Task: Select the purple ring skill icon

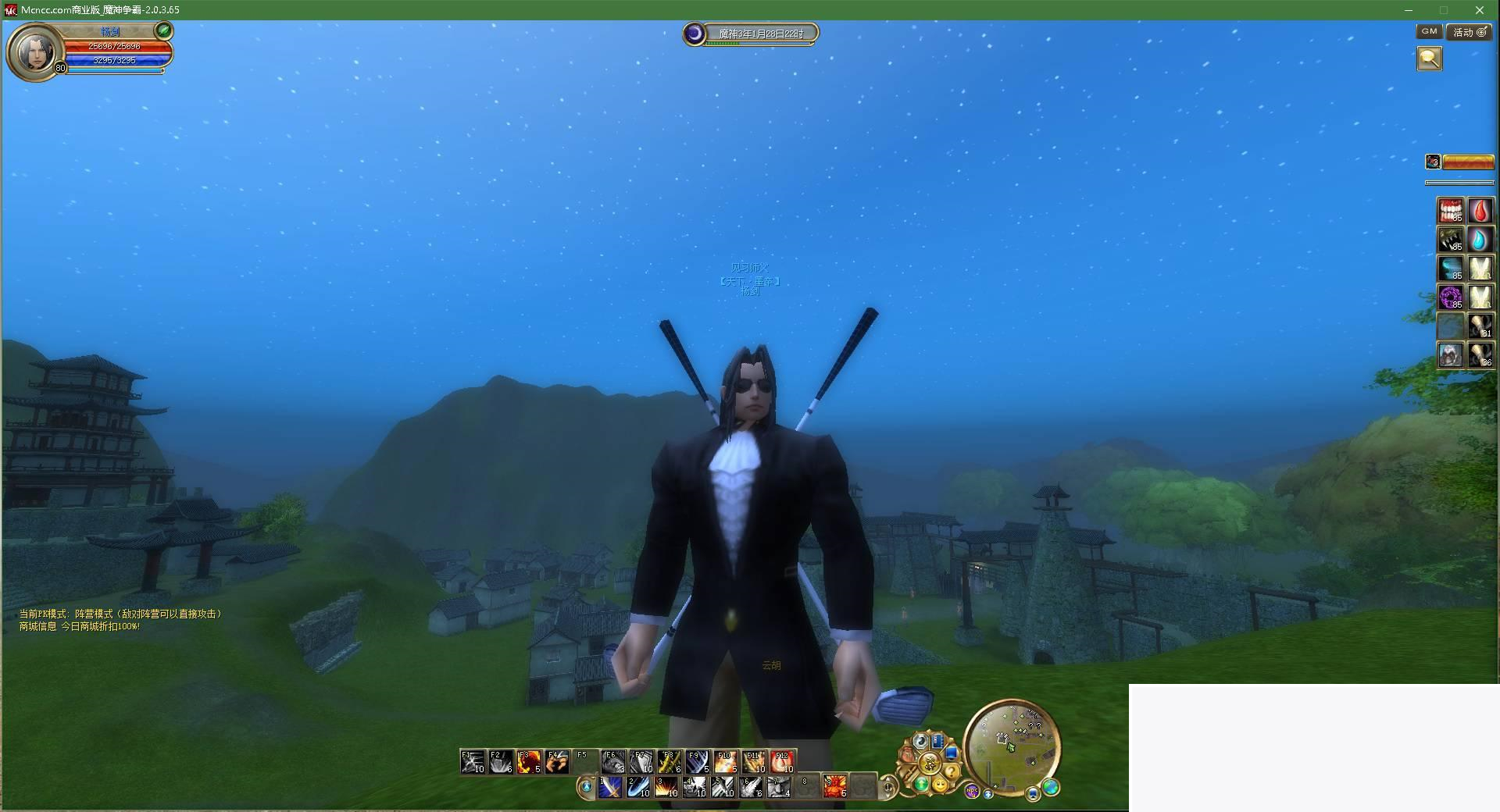Action: coord(1451,297)
